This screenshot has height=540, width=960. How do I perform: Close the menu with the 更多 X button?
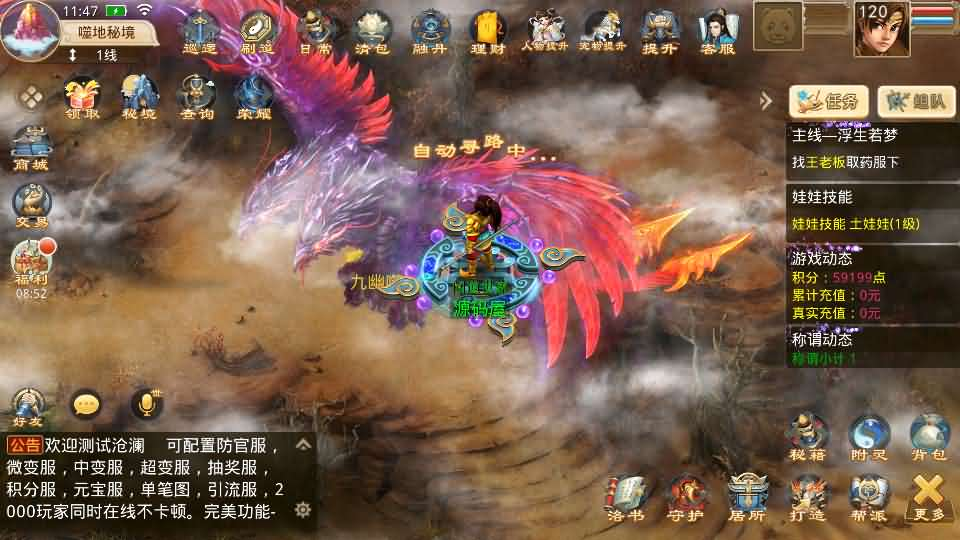(x=929, y=496)
